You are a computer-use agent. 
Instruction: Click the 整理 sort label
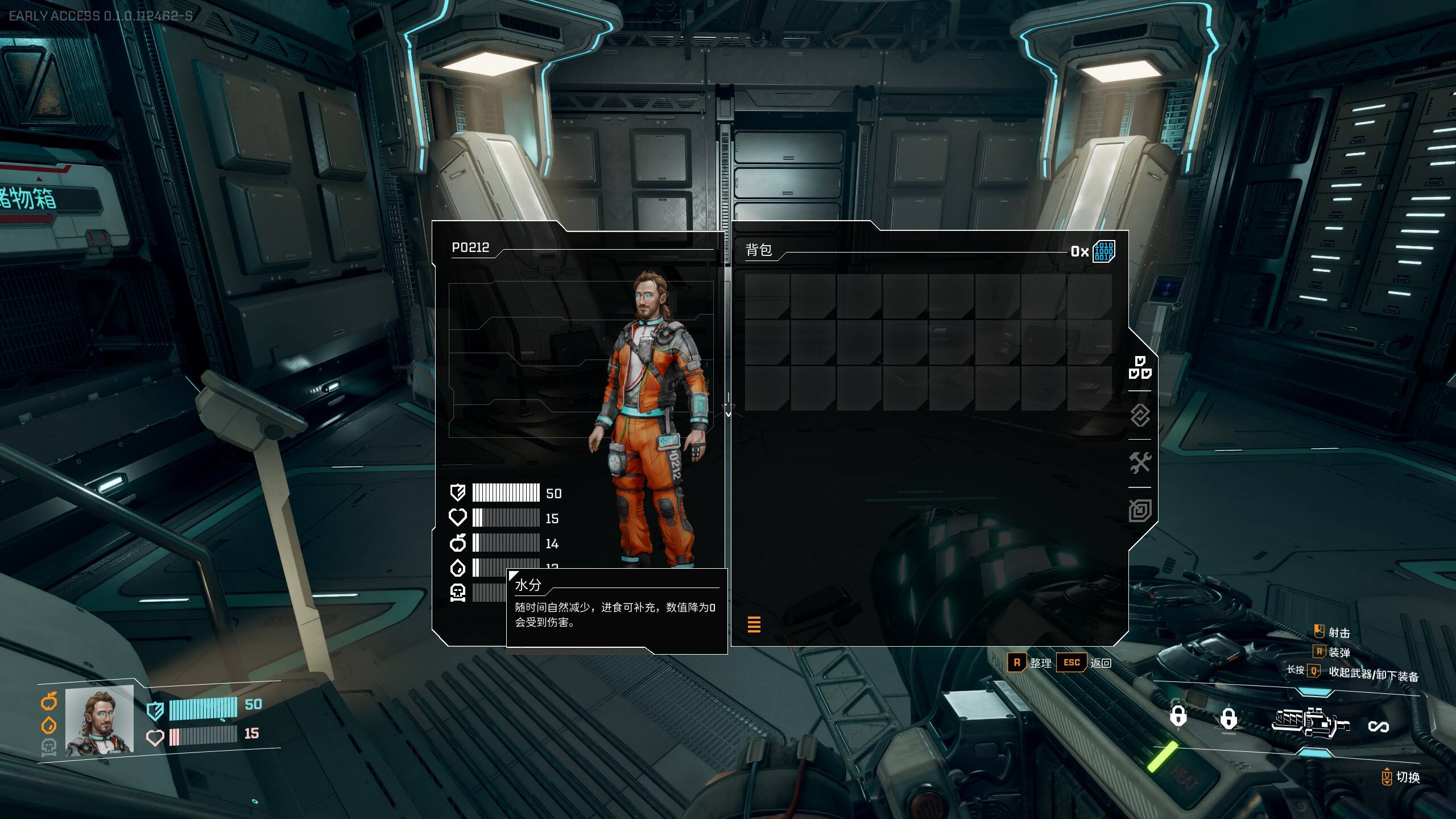click(x=1040, y=663)
